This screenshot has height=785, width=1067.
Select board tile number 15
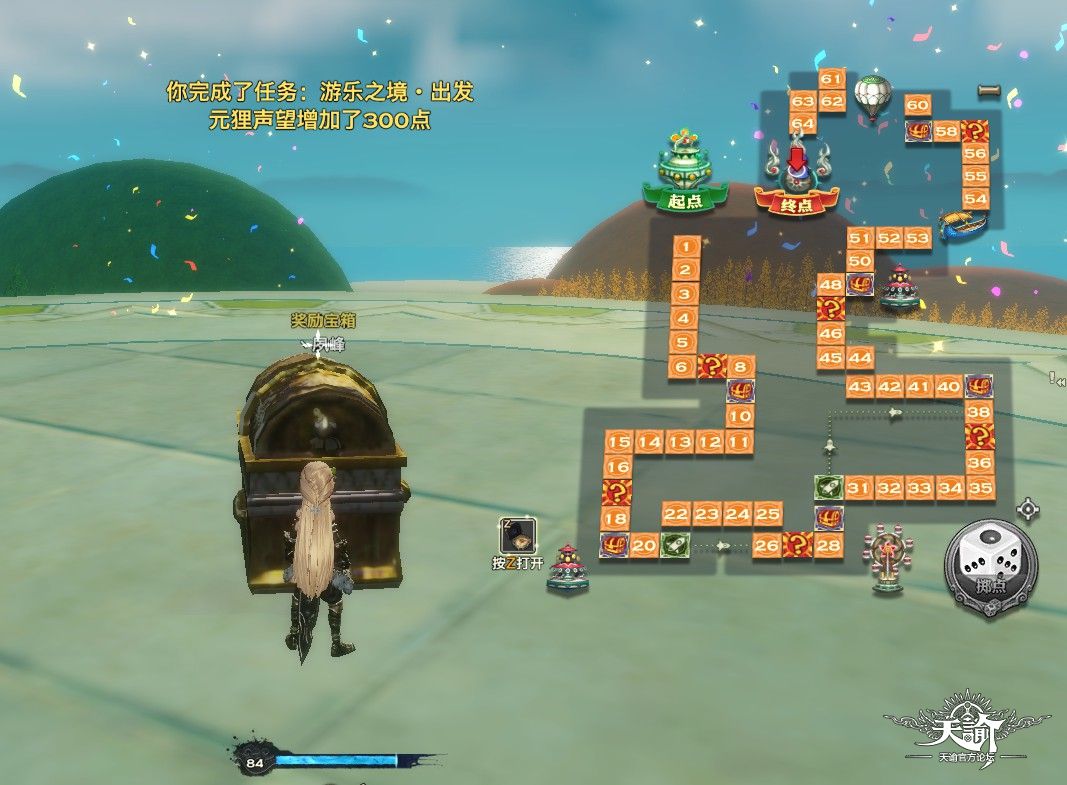click(619, 442)
